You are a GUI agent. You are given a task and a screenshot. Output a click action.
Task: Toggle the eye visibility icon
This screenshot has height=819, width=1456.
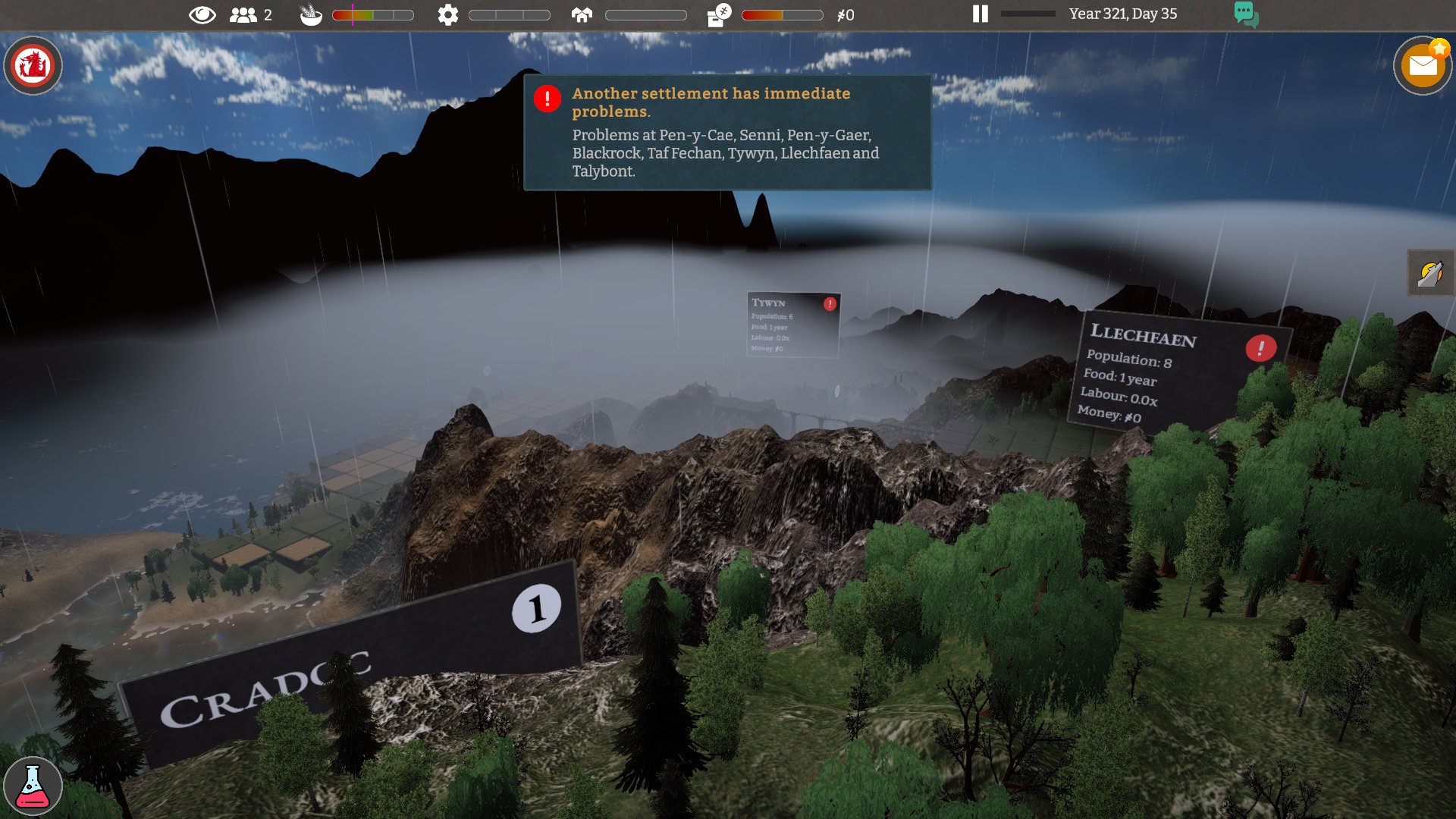[202, 14]
